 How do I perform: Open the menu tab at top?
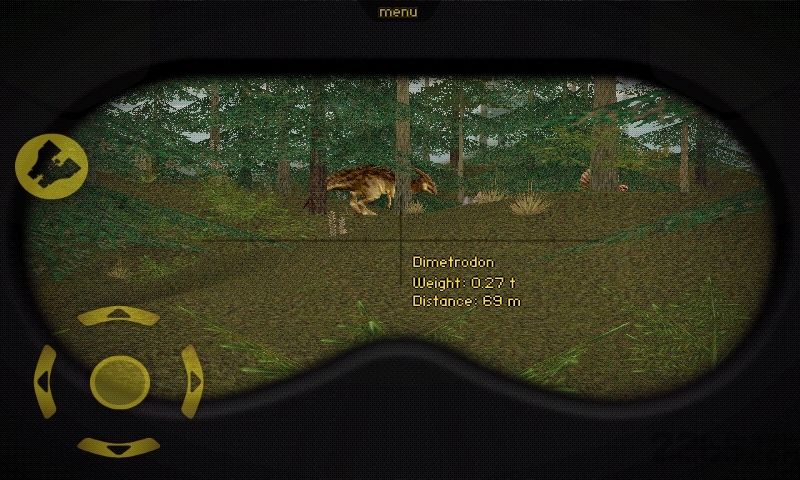pos(398,12)
